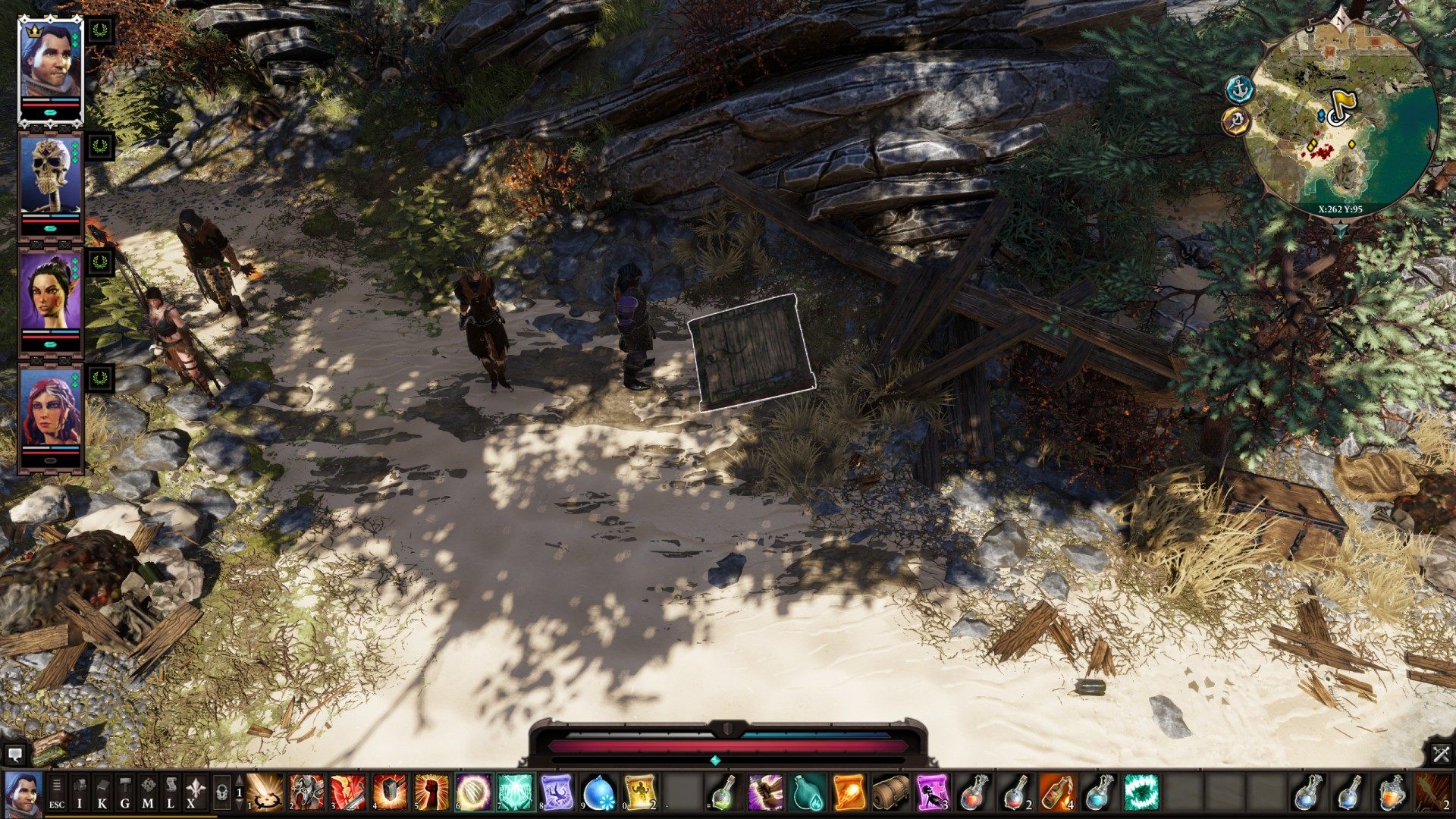The width and height of the screenshot is (1456, 819).
Task: Open the world map M button
Action: pyautogui.click(x=148, y=792)
